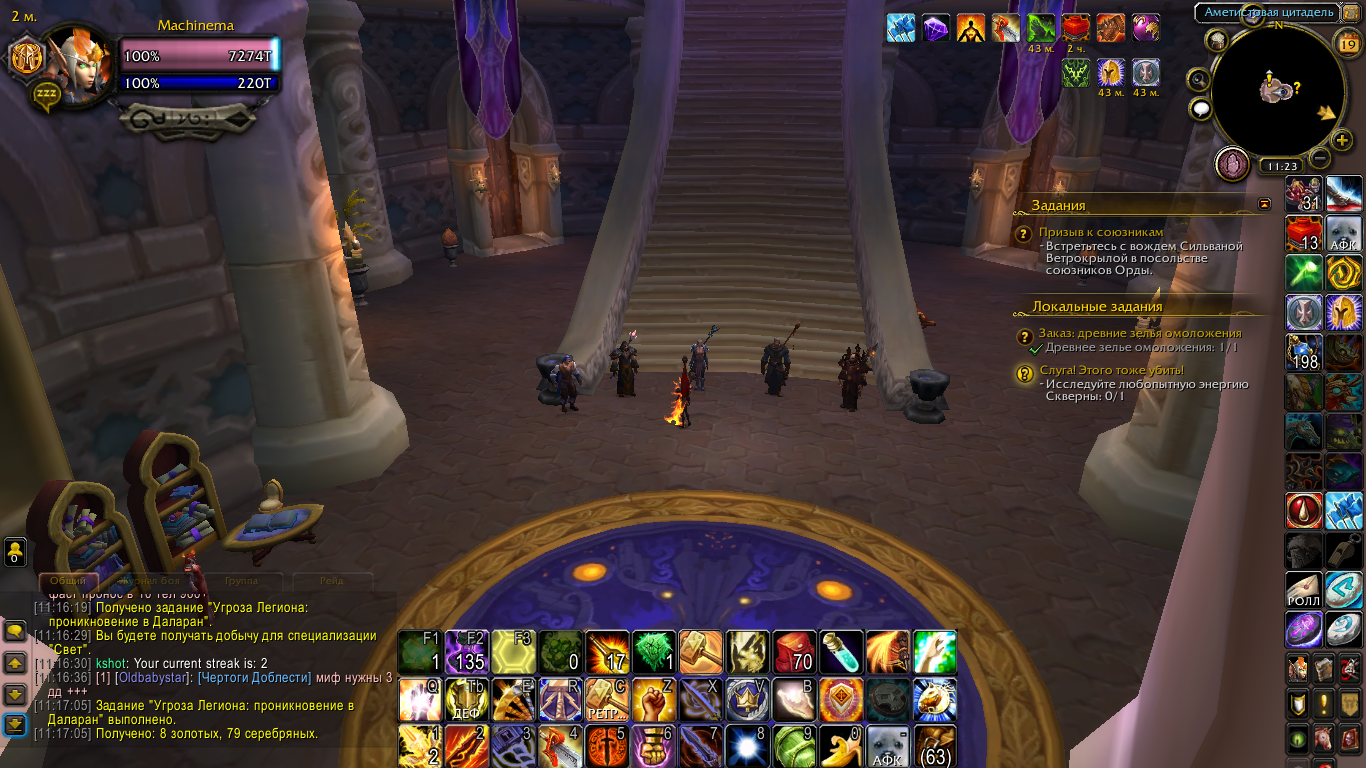Open quest Призыв к союзникам in tracker

tap(1100, 232)
